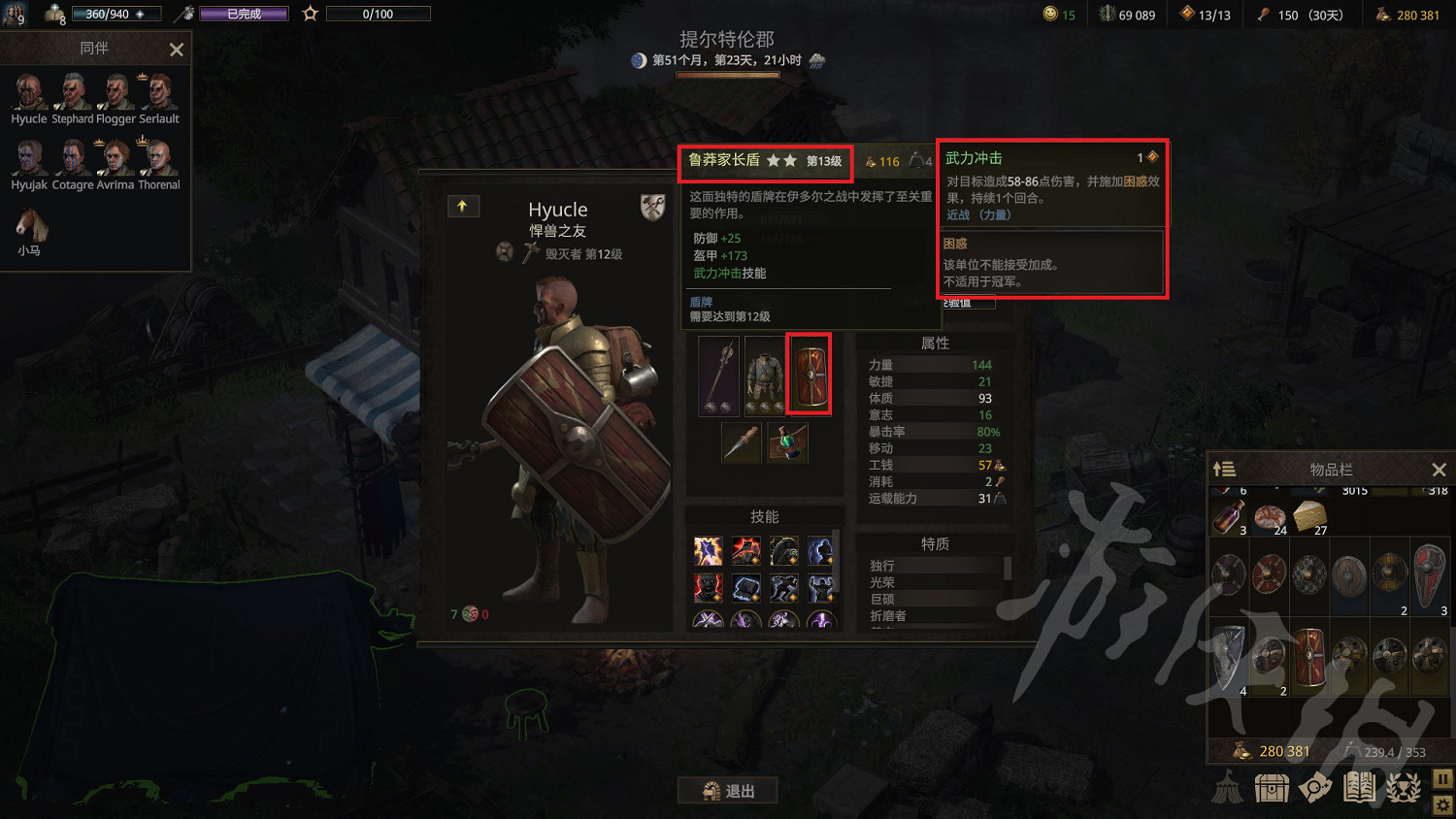The image size is (1456, 819).
Task: Select the lightning mace skill icon
Action: 708,550
